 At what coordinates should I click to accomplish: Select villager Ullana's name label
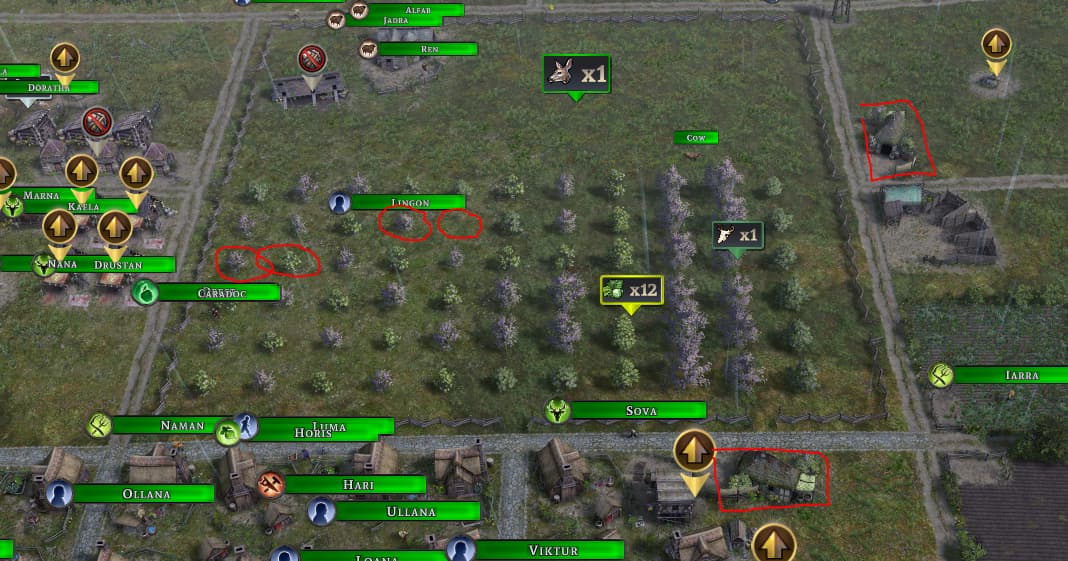(x=411, y=512)
